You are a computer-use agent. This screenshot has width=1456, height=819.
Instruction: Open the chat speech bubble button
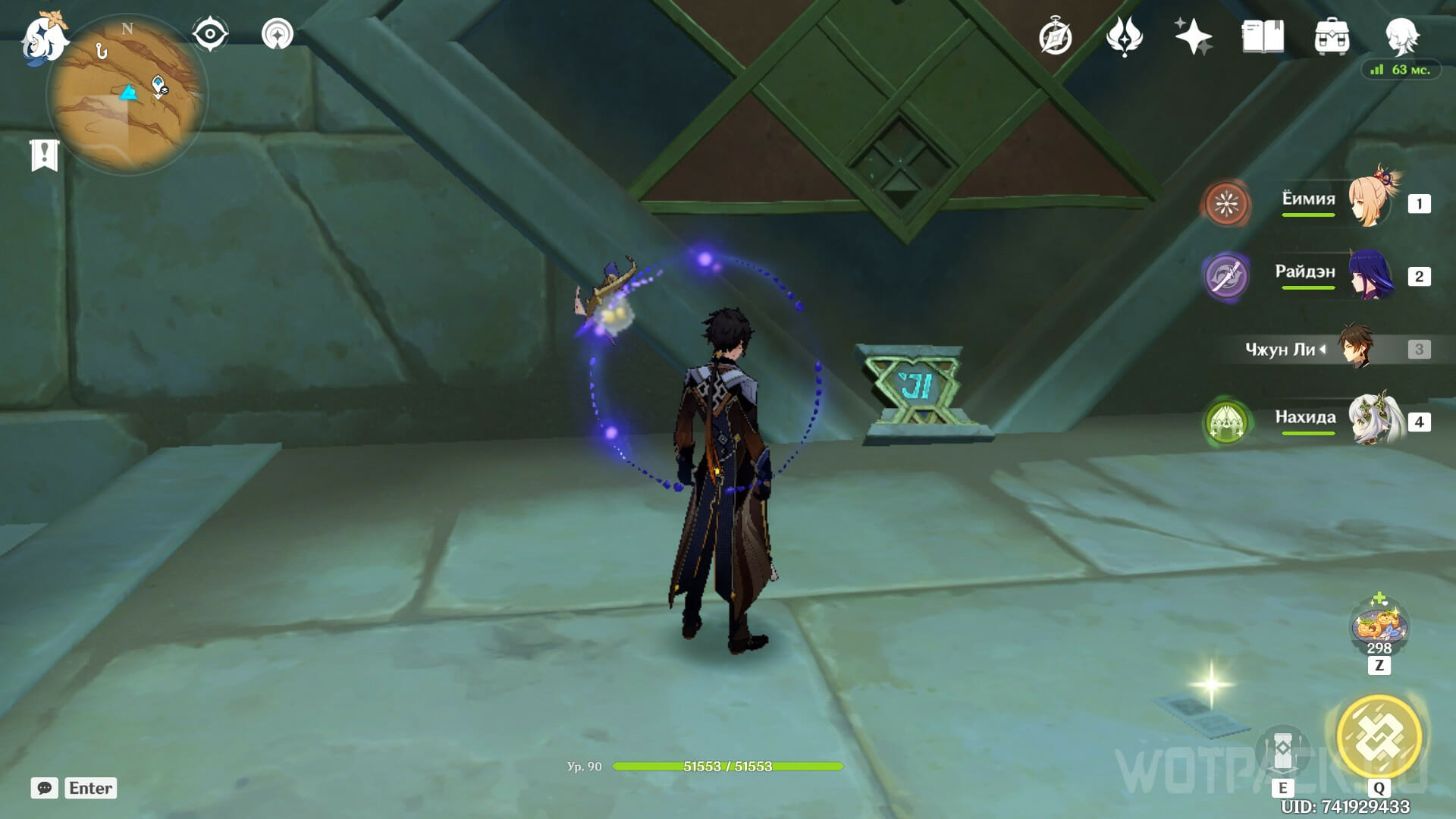pyautogui.click(x=44, y=788)
